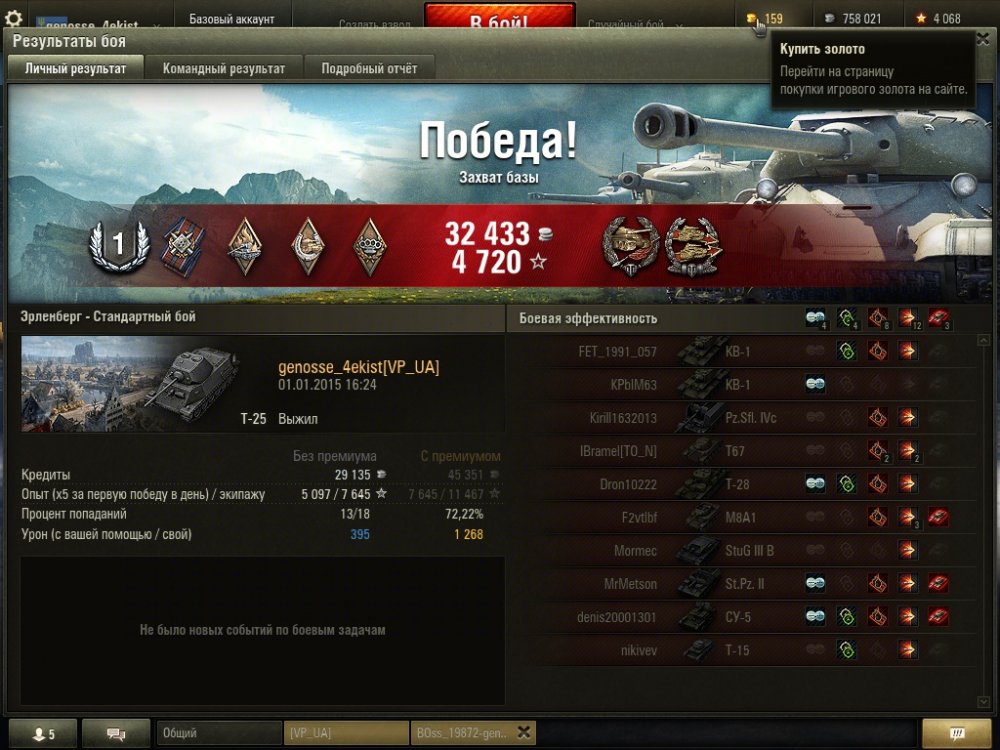Select the Личный результат tab
The image size is (1000, 750).
(x=75, y=69)
